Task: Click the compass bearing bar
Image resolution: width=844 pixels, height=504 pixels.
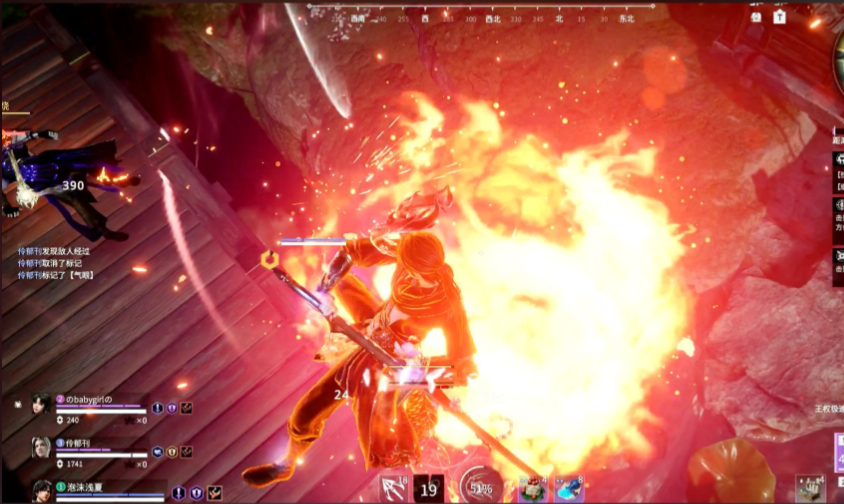Action: pos(485,17)
